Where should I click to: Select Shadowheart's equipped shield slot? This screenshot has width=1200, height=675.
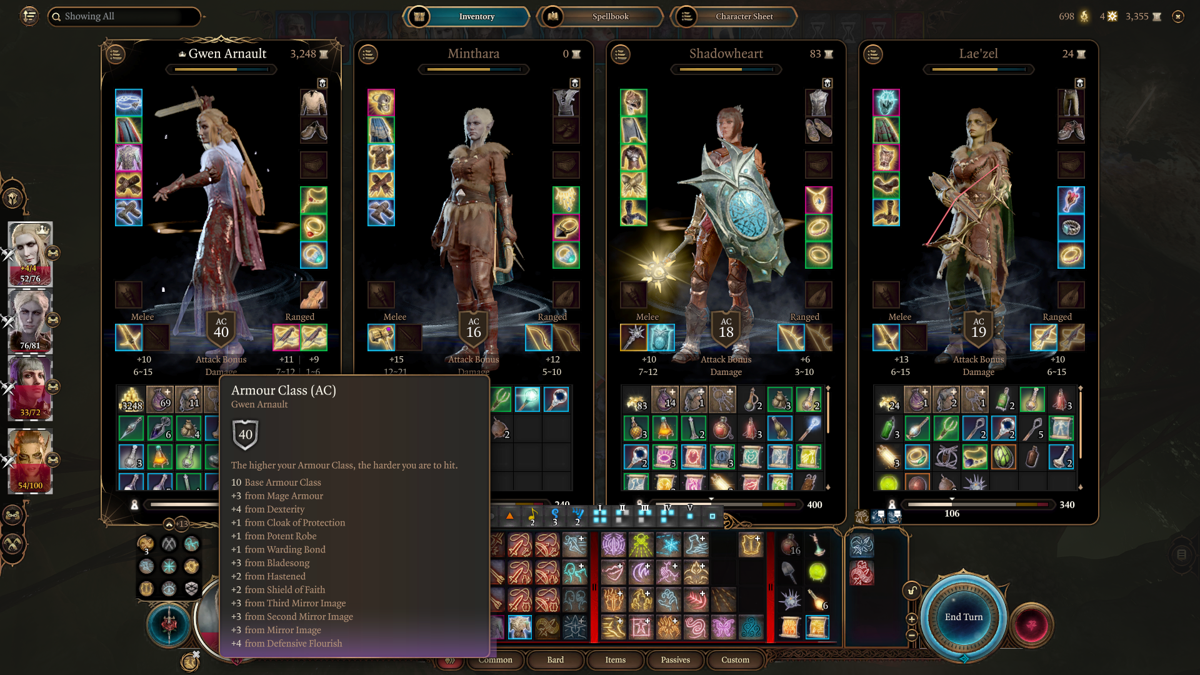661,338
